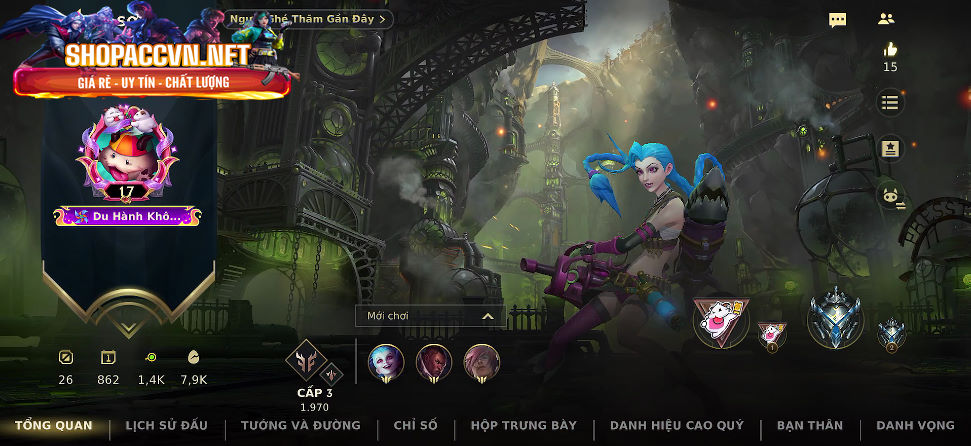
Task: Expand the banner's bottom chevron arrow
Action: [127, 326]
